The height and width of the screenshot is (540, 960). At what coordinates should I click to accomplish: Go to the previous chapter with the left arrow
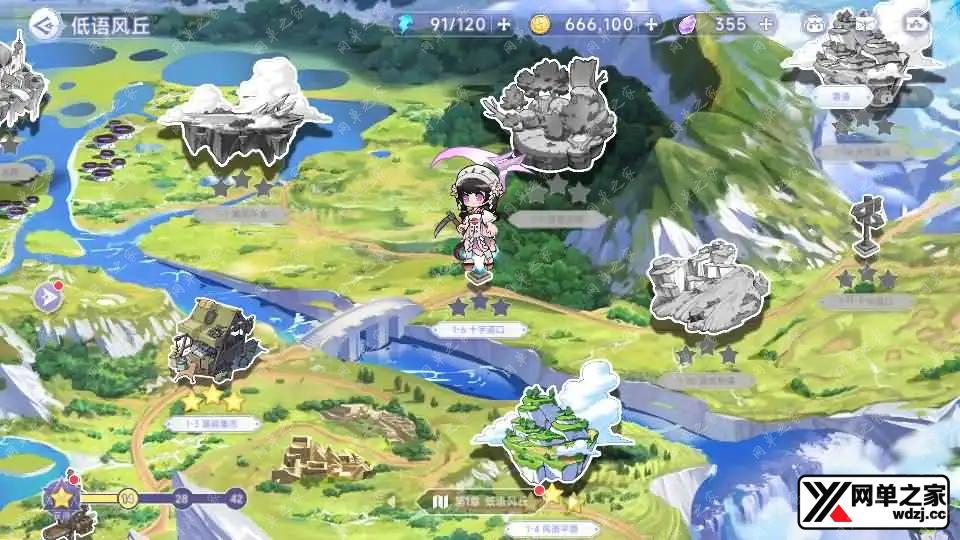point(393,500)
